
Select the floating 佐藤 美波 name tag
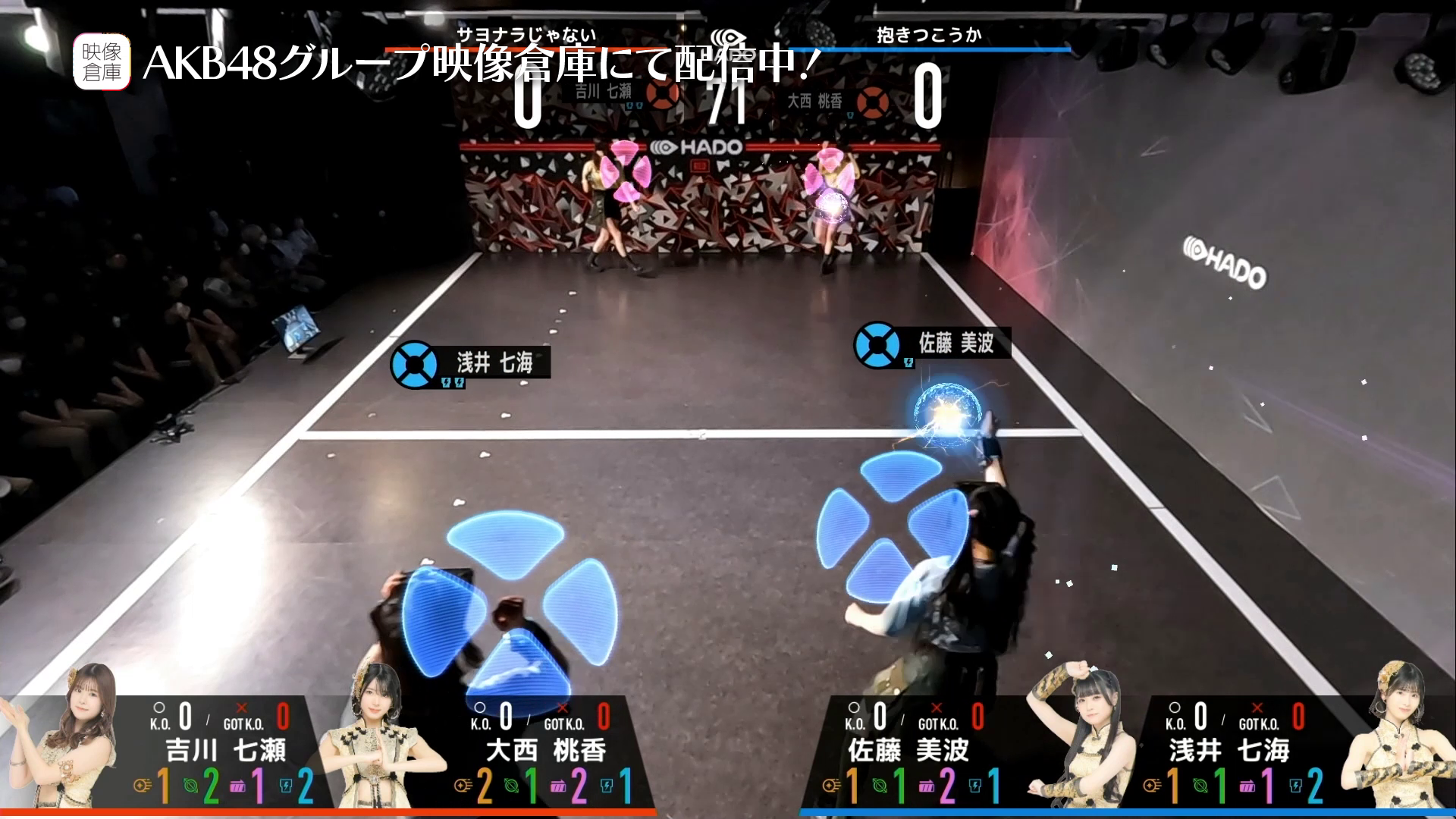[933, 344]
